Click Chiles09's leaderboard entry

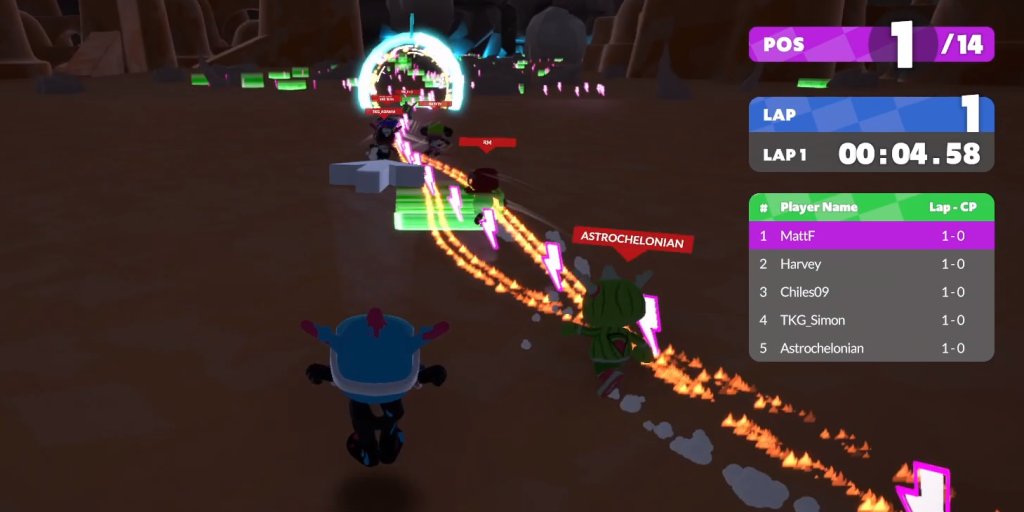tap(870, 292)
